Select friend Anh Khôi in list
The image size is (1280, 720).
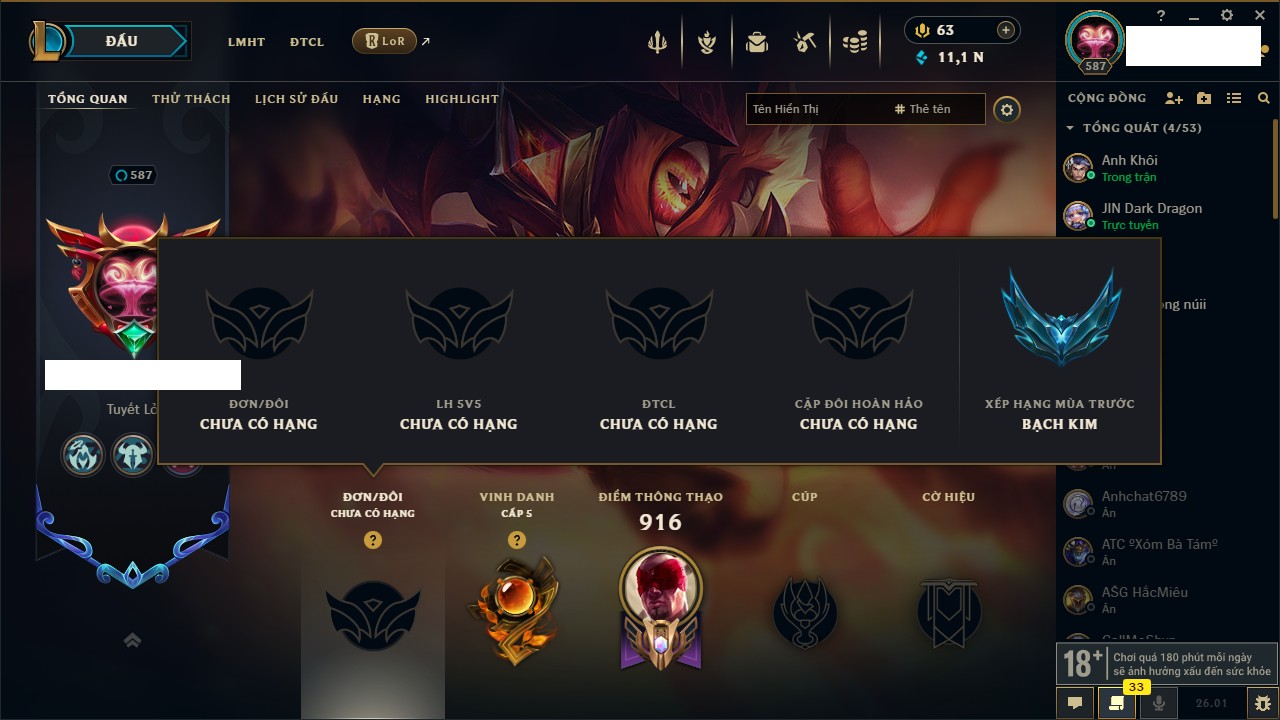tap(1129, 167)
